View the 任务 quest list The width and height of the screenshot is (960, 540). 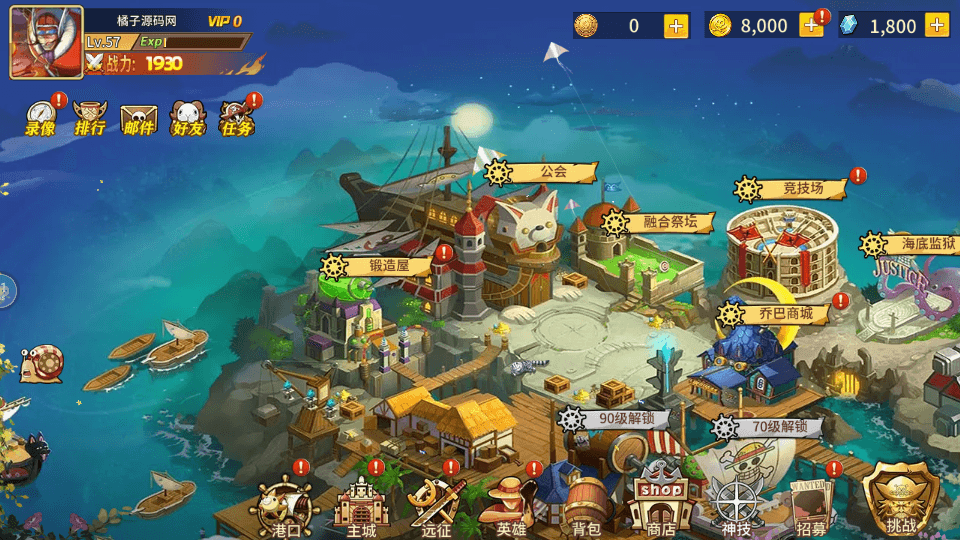coord(237,118)
